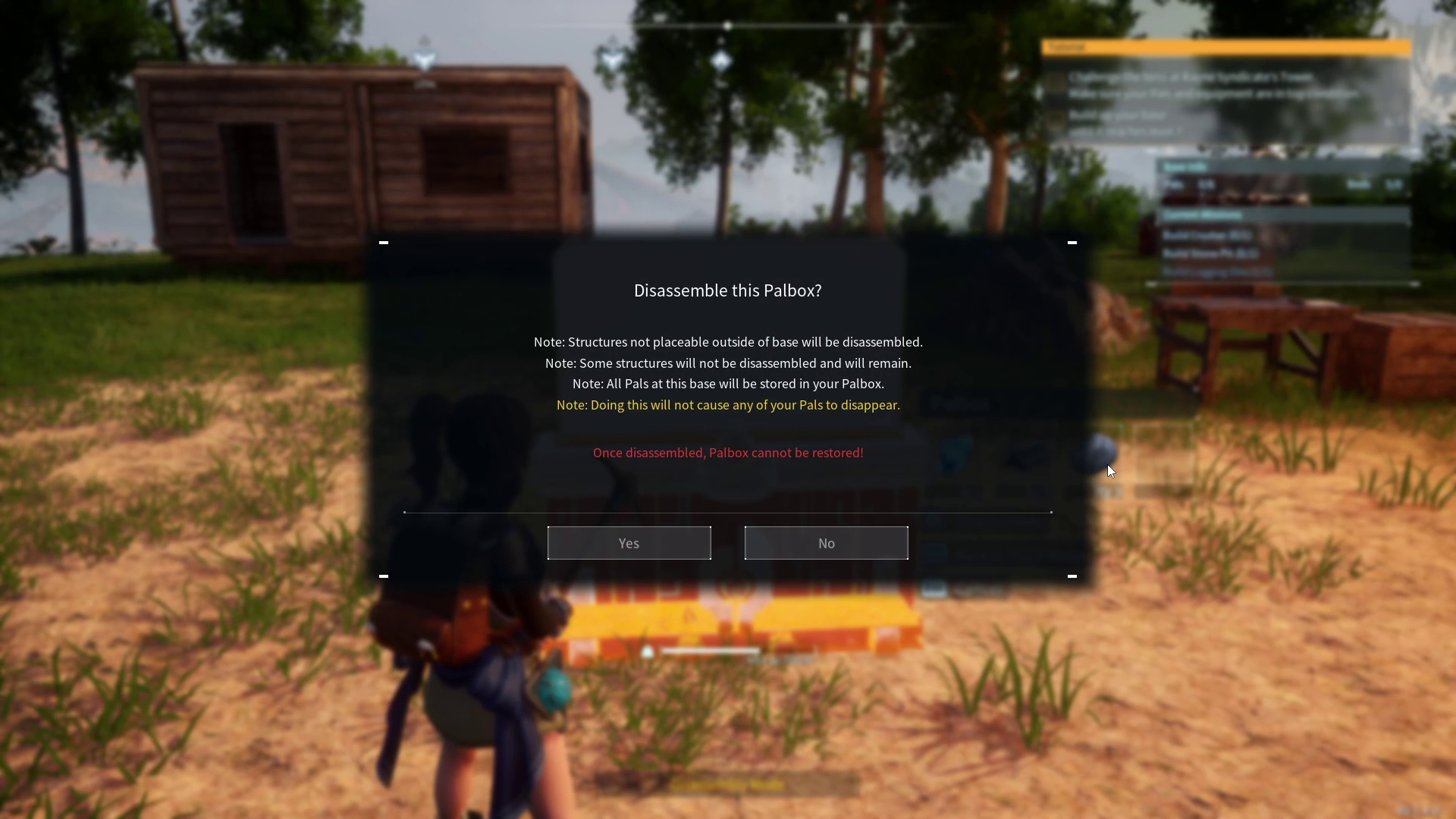Click the top-left dialog corner bracket marker

click(x=384, y=242)
